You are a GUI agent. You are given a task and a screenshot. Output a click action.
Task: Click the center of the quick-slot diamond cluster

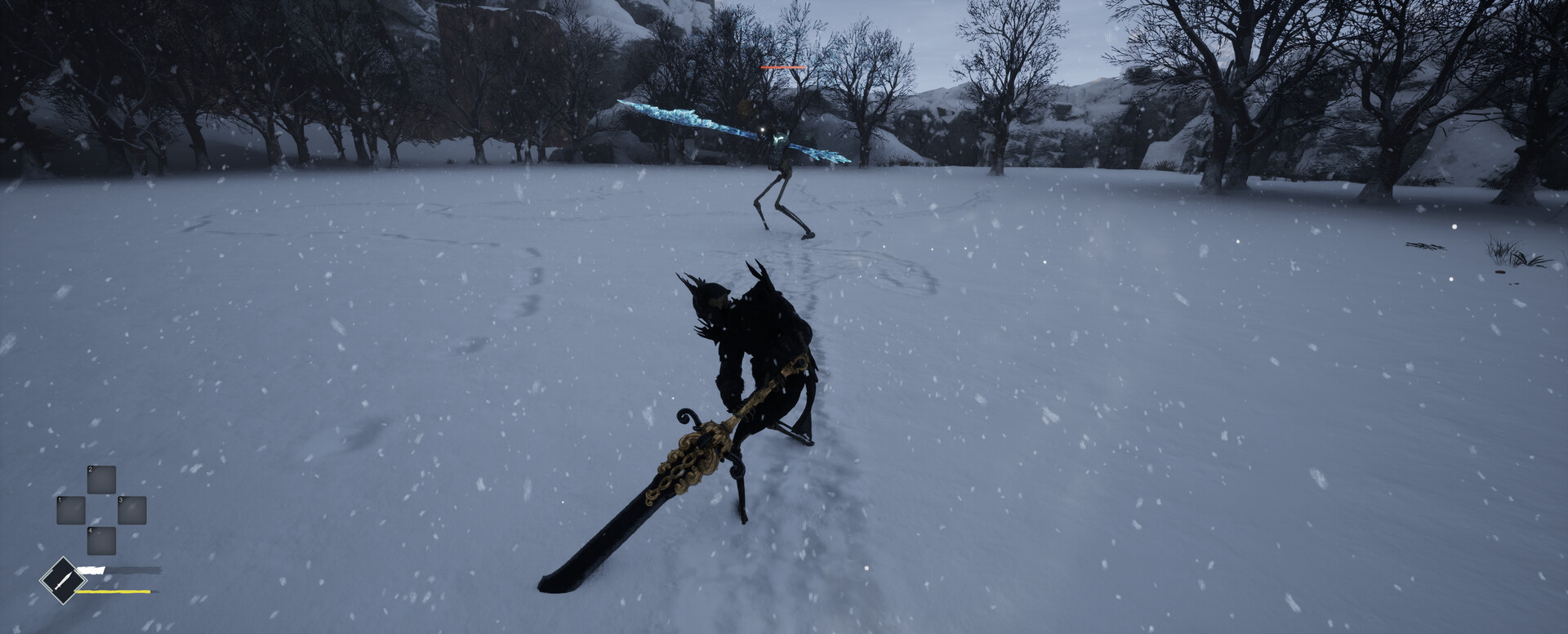(x=101, y=511)
